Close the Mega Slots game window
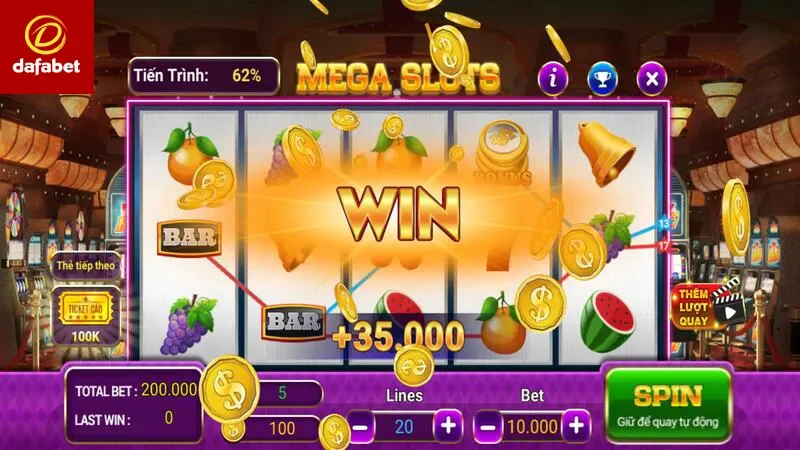Image resolution: width=800 pixels, height=450 pixels. click(x=652, y=76)
